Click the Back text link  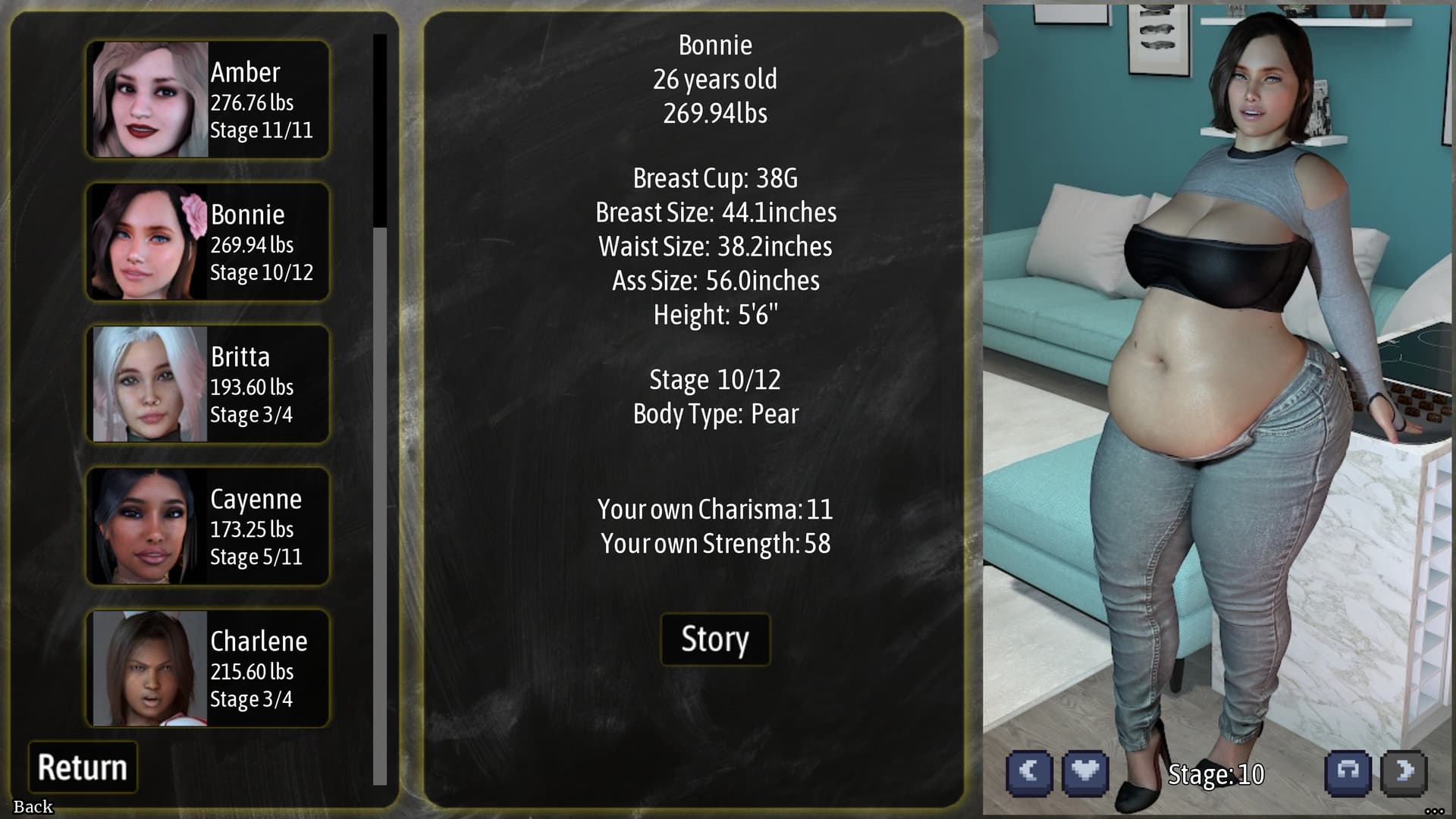point(33,807)
